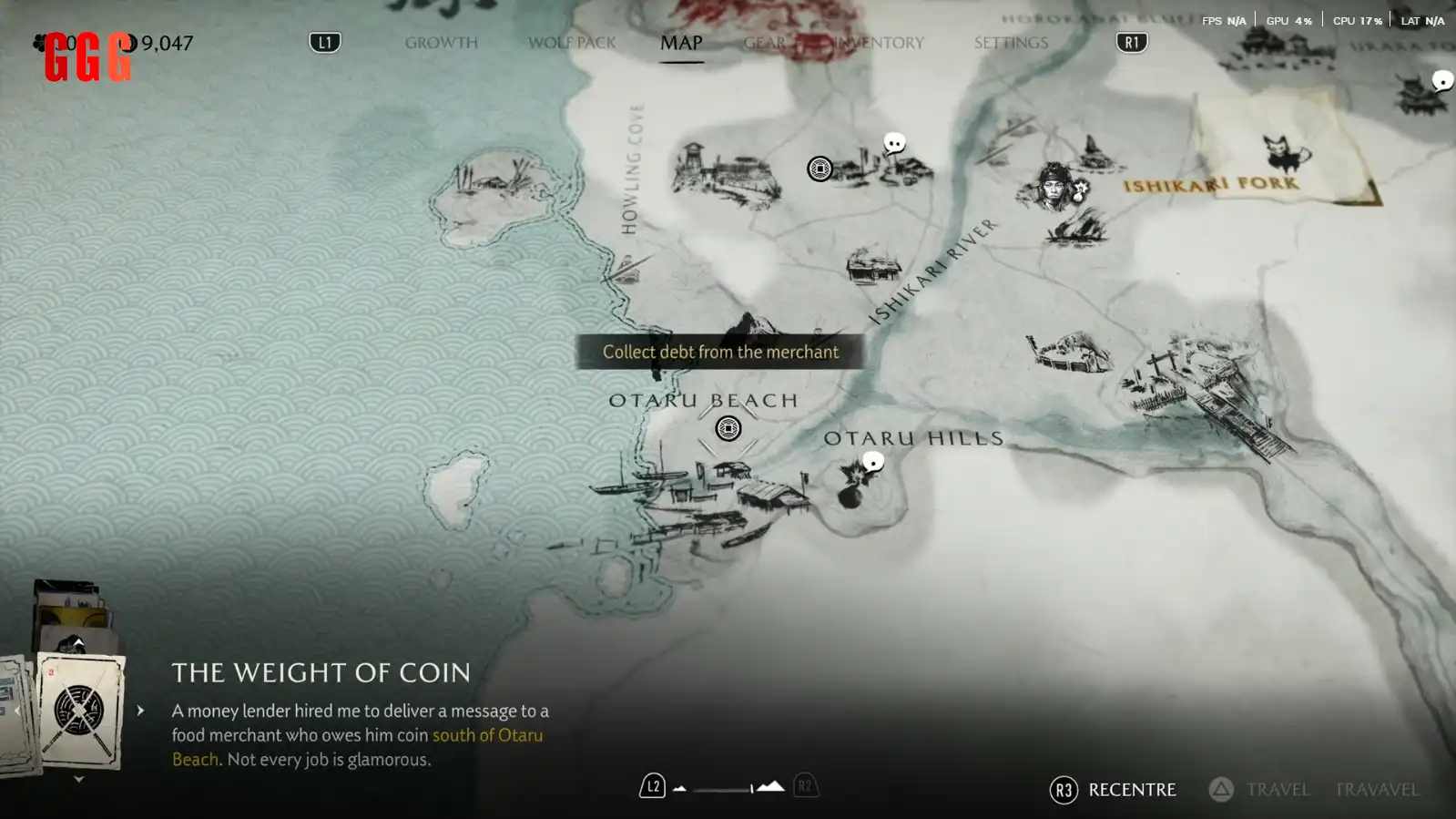Viewport: 1456px width, 819px height.
Task: Click the Travel option
Action: click(x=1260, y=790)
